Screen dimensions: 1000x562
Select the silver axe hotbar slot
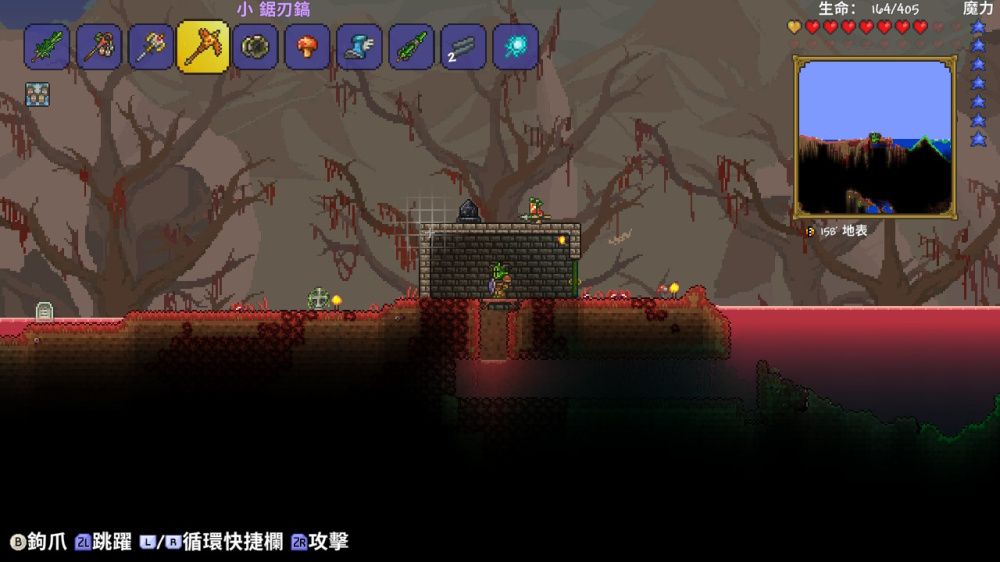click(x=151, y=47)
